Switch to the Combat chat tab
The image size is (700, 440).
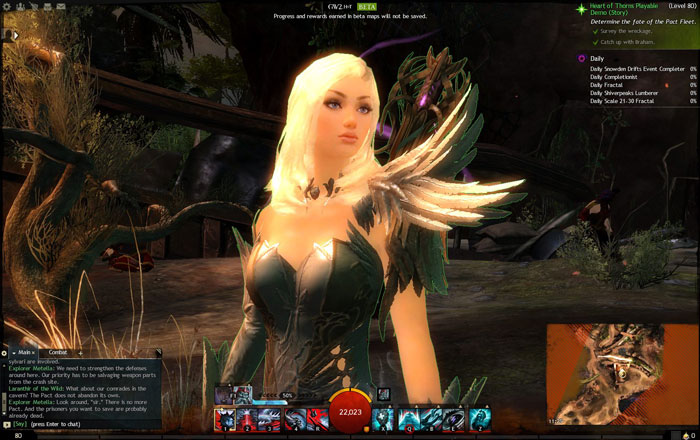[x=57, y=352]
